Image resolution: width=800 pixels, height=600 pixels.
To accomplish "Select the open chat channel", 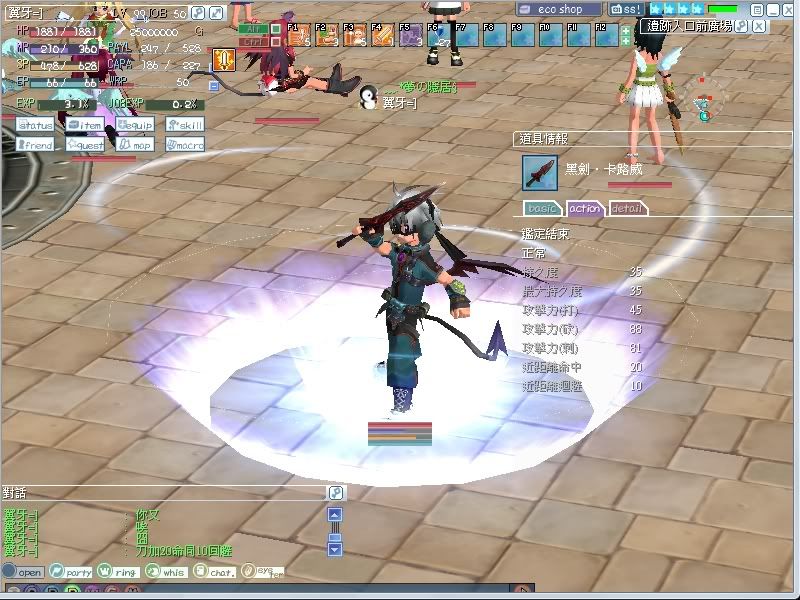I will click(24, 572).
